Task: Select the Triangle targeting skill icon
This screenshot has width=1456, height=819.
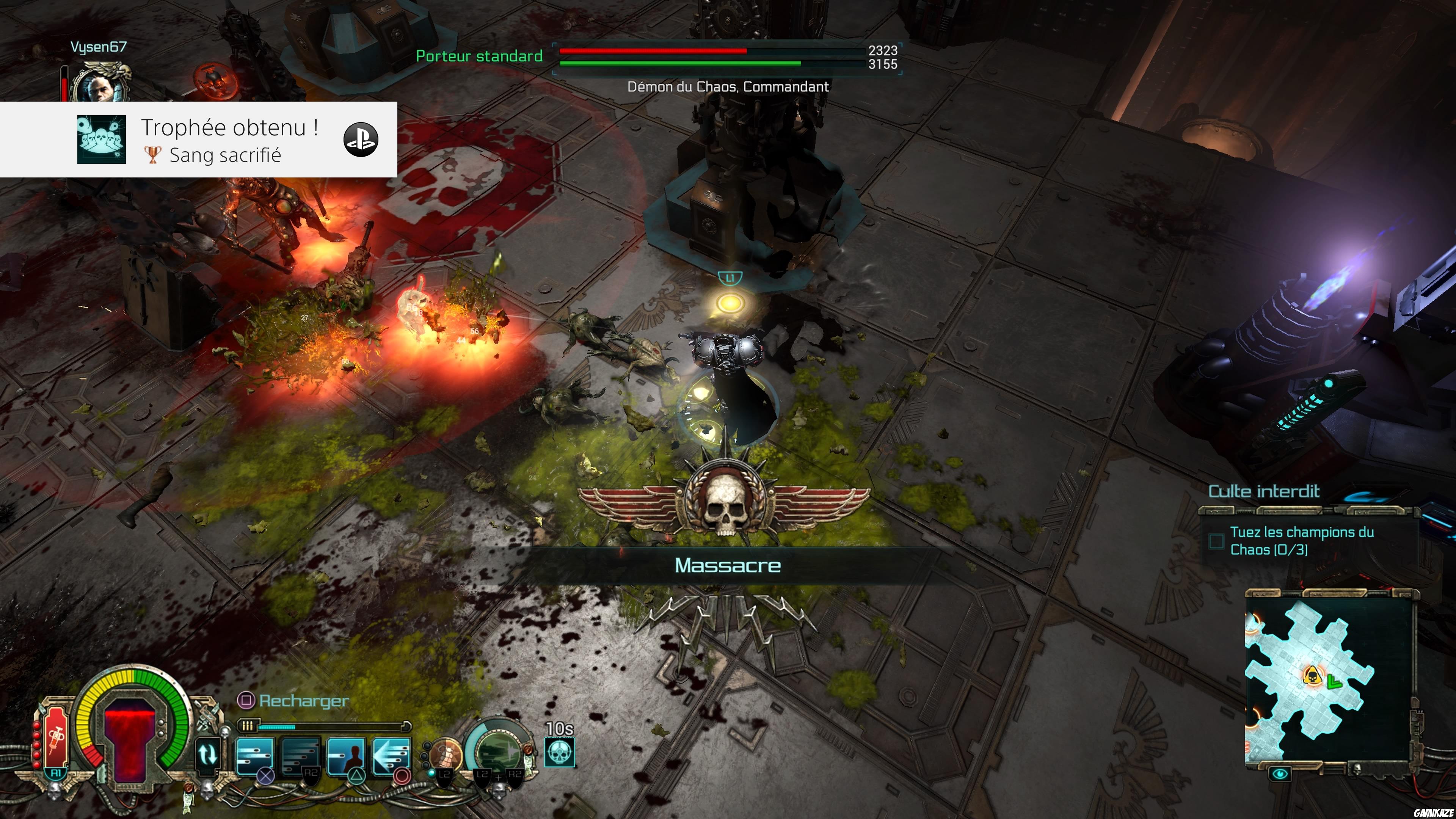Action: (x=346, y=756)
